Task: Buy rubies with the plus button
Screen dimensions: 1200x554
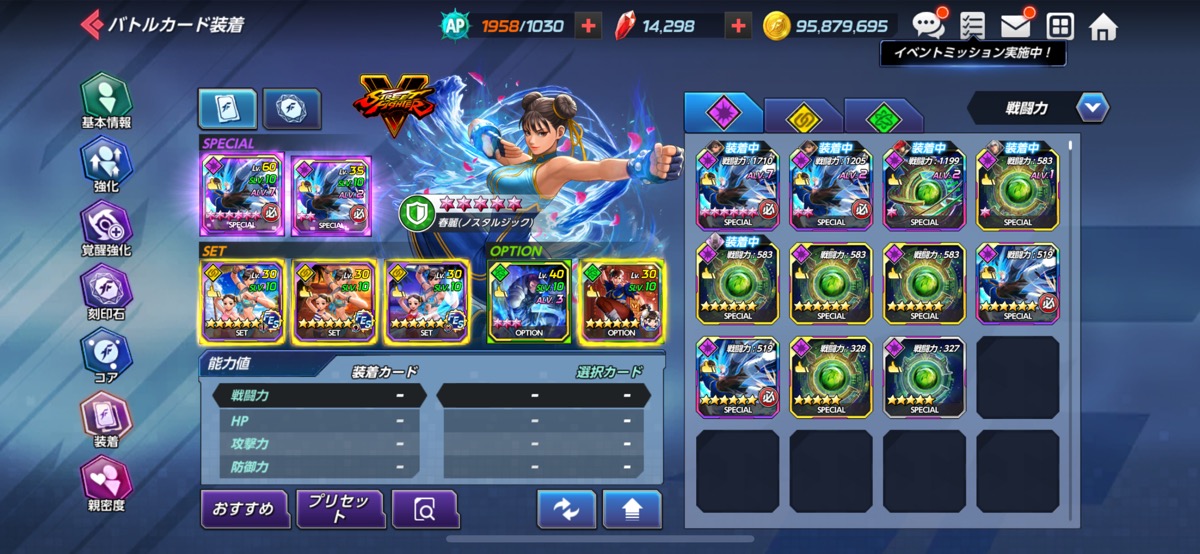Action: click(738, 26)
